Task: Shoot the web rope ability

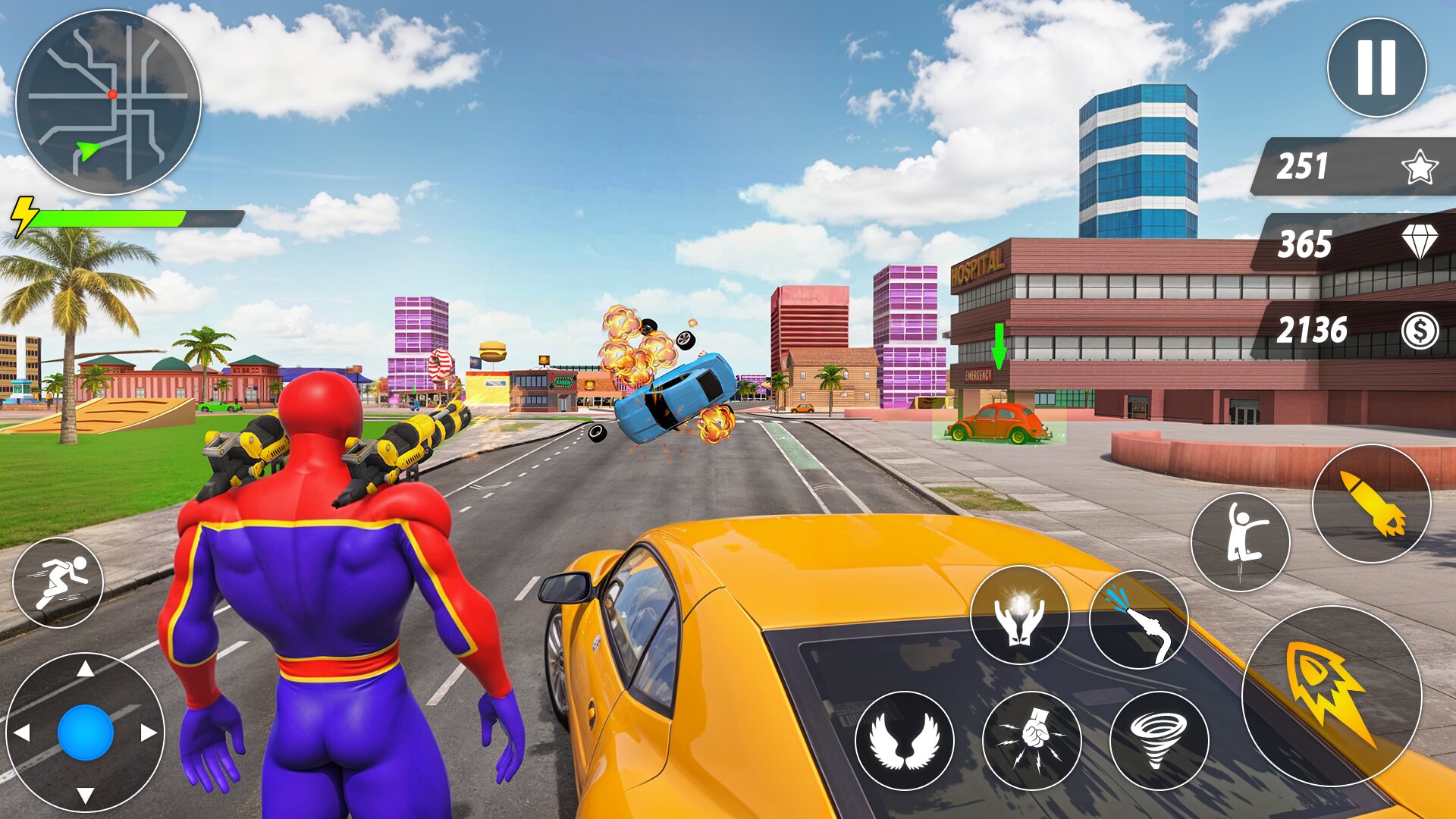Action: pos(1138,619)
